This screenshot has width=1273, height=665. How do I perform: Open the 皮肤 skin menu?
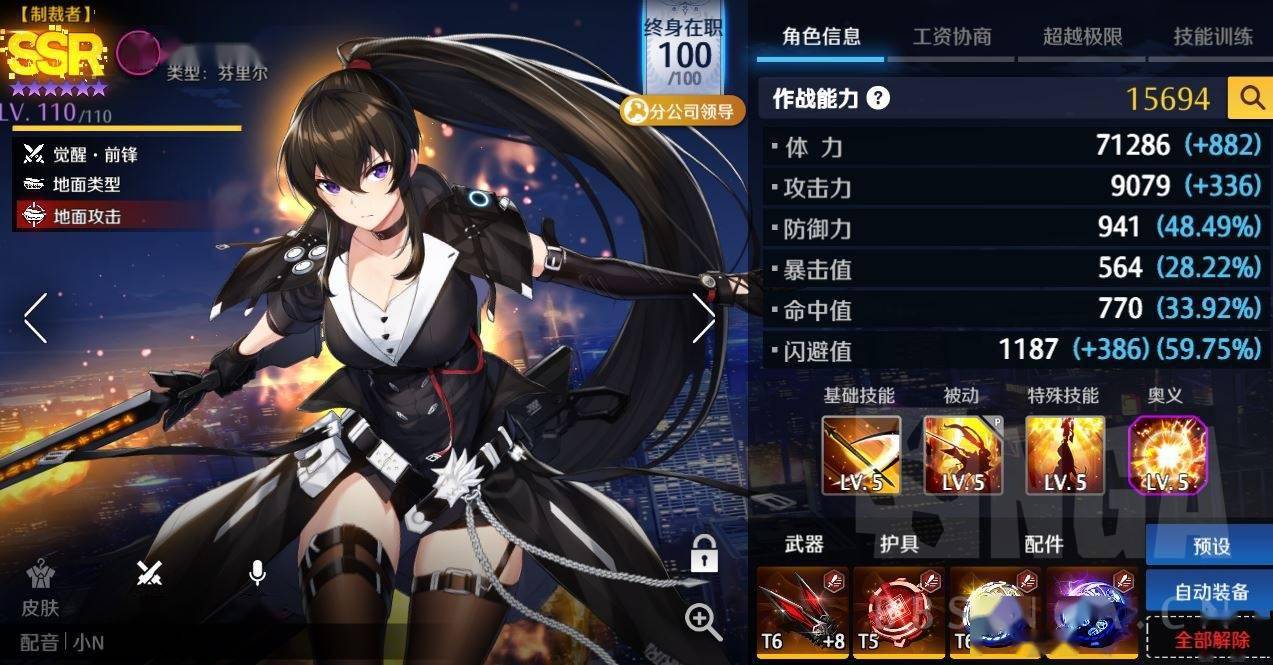tap(41, 587)
